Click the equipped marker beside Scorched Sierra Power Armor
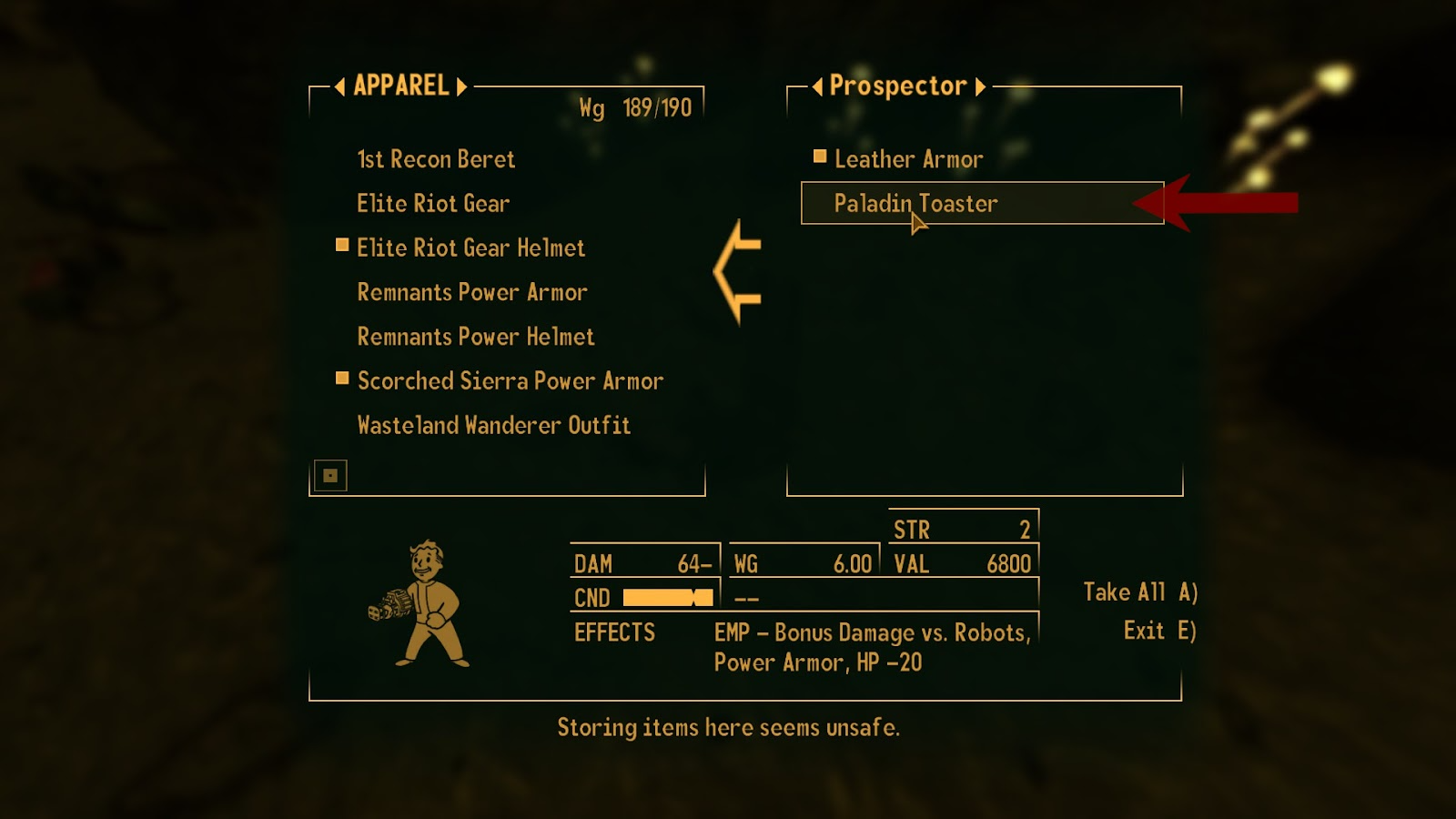This screenshot has width=1456, height=819. 341,378
